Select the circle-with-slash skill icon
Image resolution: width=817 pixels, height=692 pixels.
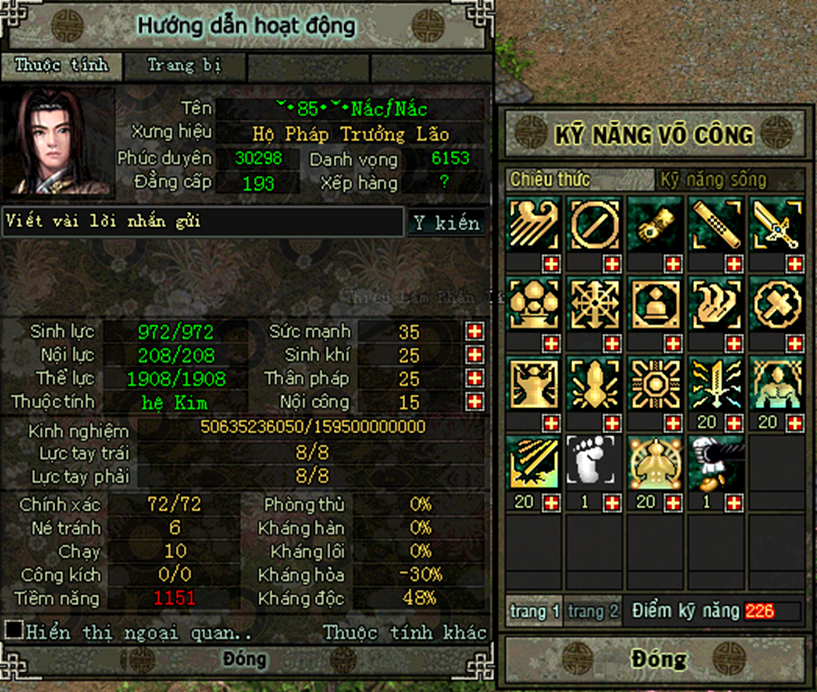[592, 224]
